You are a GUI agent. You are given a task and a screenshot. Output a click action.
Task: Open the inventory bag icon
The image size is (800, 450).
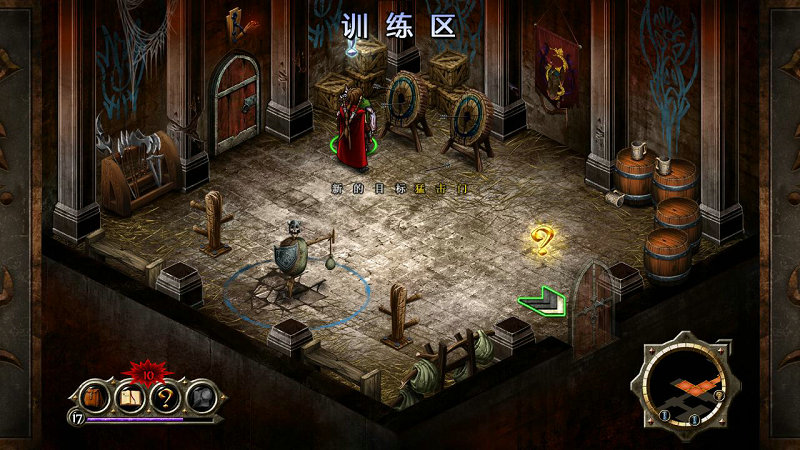coord(93,397)
